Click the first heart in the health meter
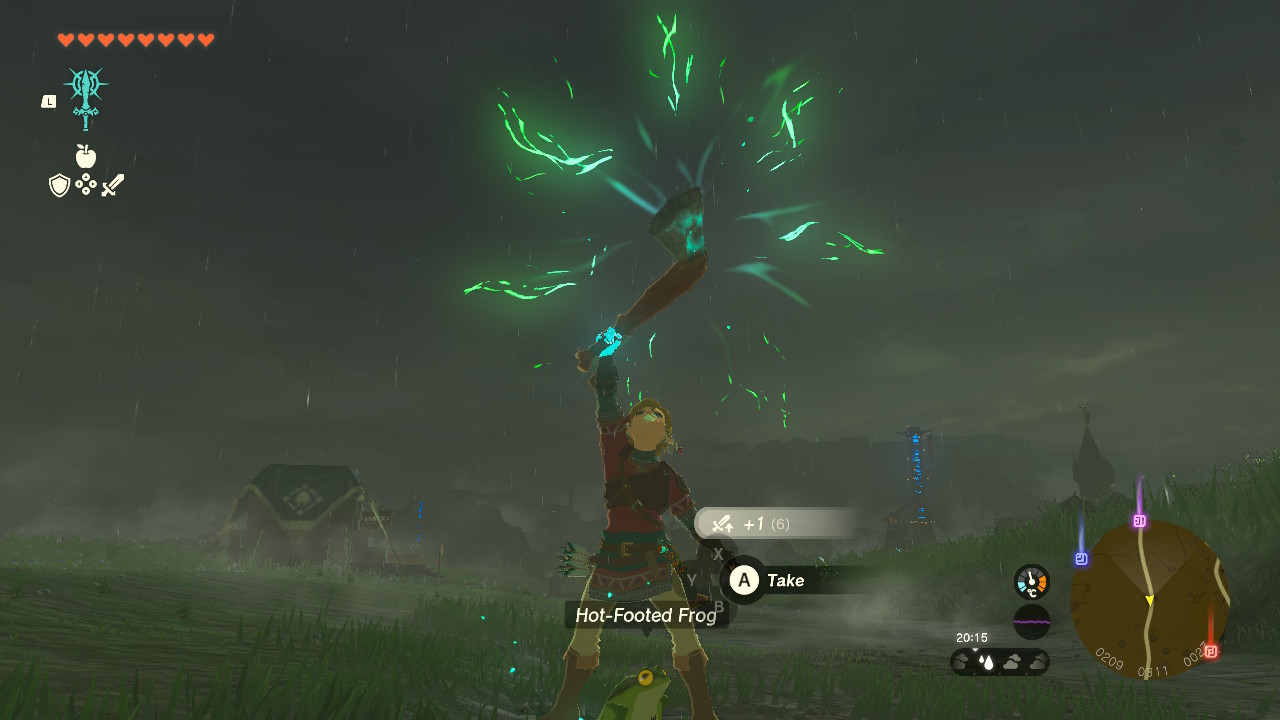Viewport: 1280px width, 720px height. (x=64, y=41)
